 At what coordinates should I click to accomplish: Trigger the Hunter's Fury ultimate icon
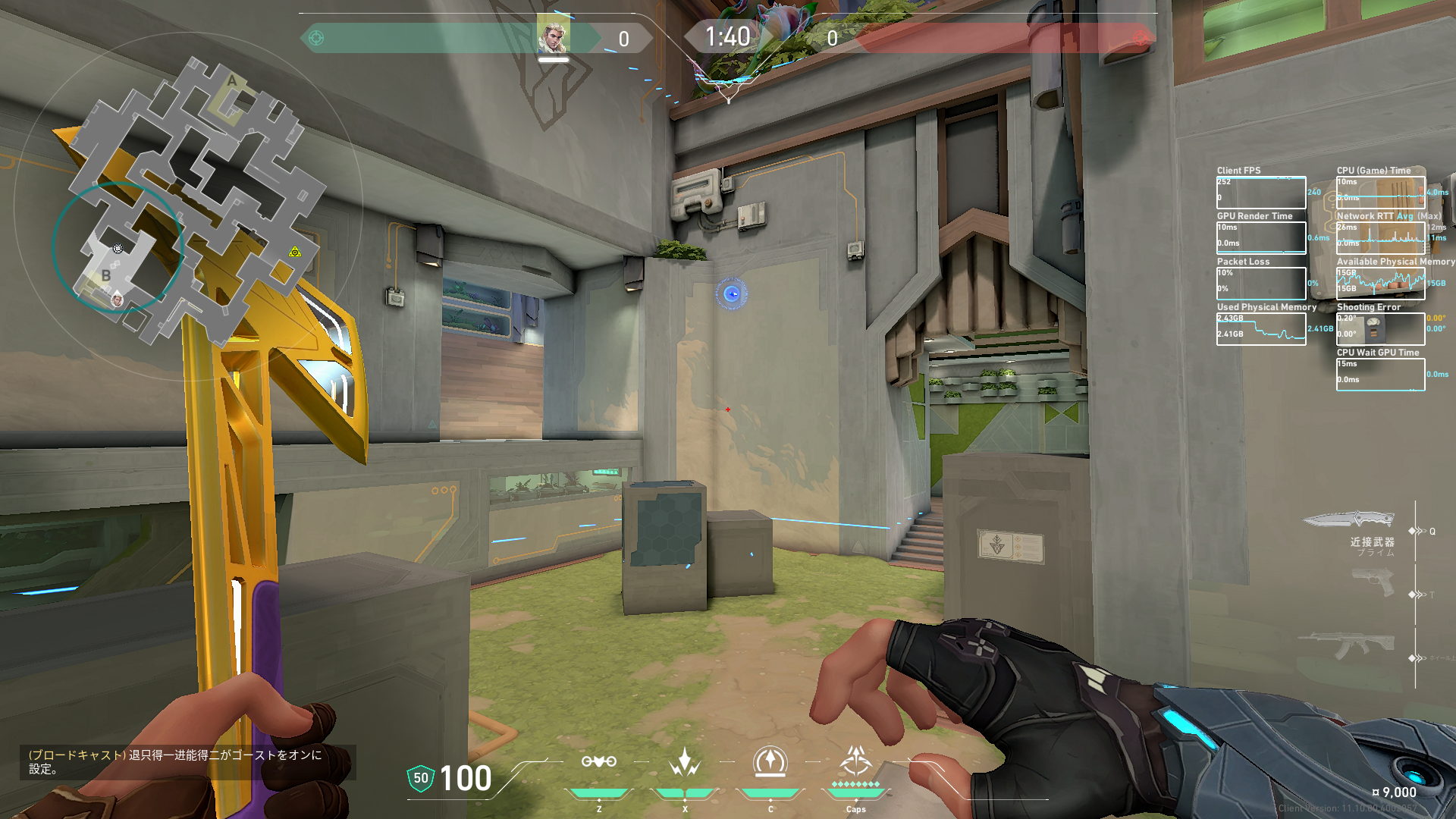pyautogui.click(x=856, y=761)
